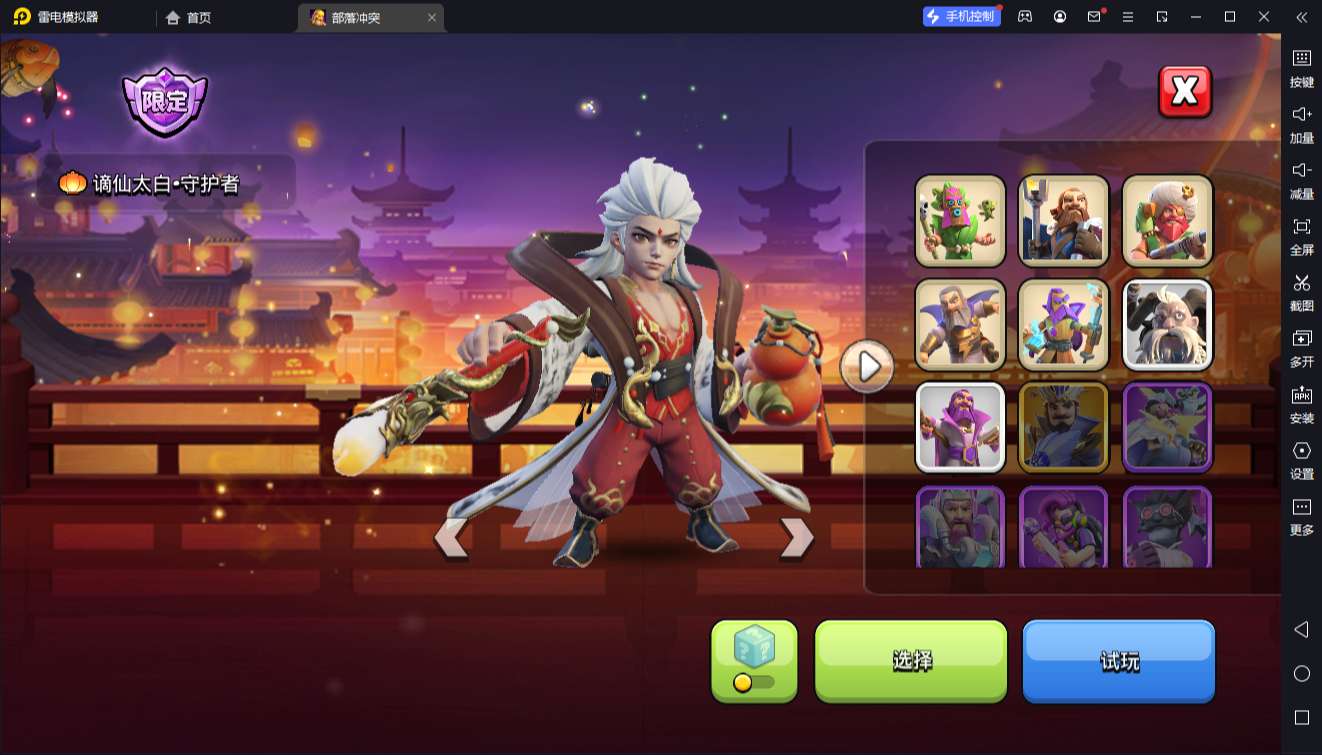
Task: Select the green leaf-masked warden skin
Action: (x=960, y=221)
